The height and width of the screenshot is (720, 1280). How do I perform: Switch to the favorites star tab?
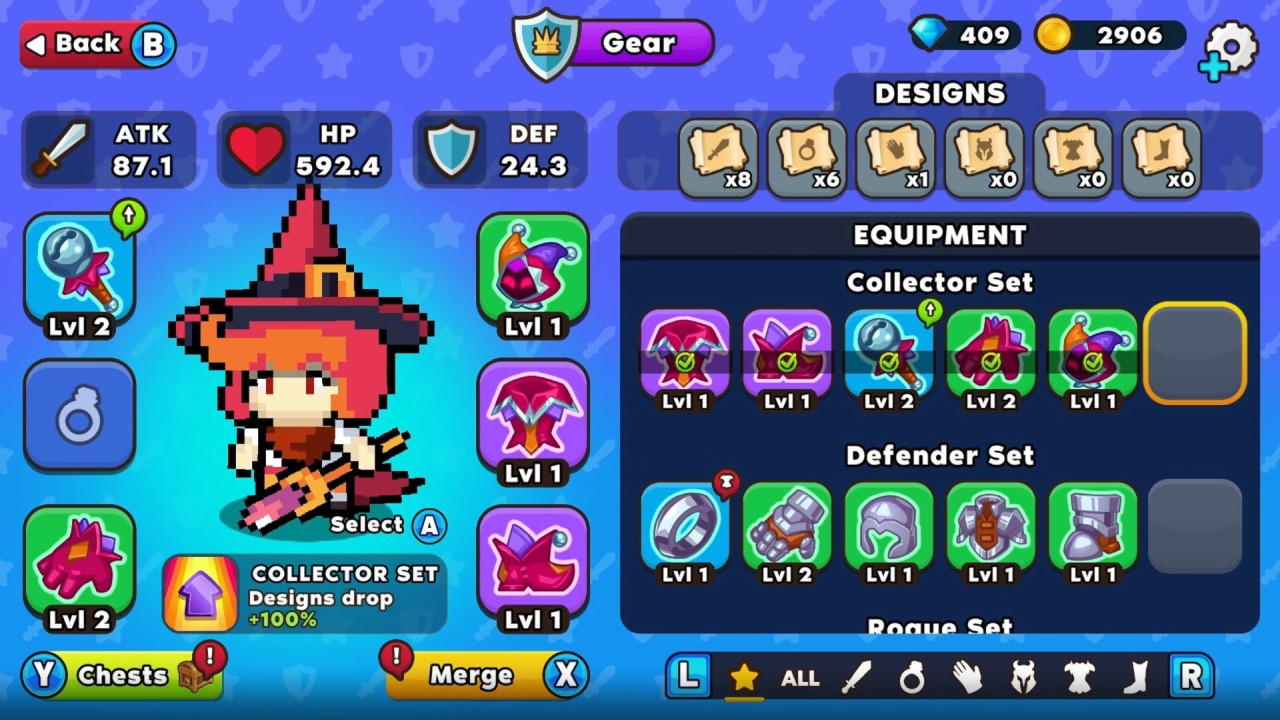click(x=744, y=678)
